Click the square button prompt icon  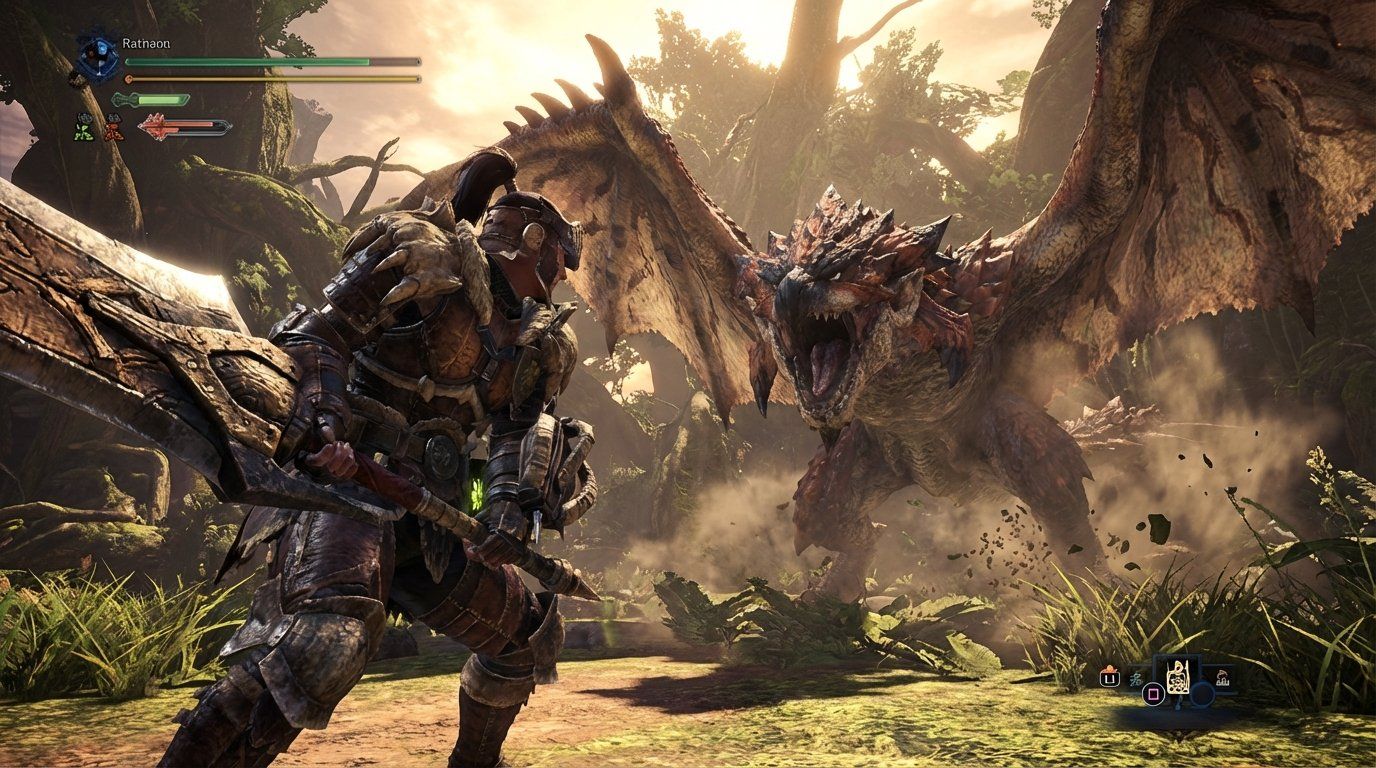click(x=1153, y=693)
